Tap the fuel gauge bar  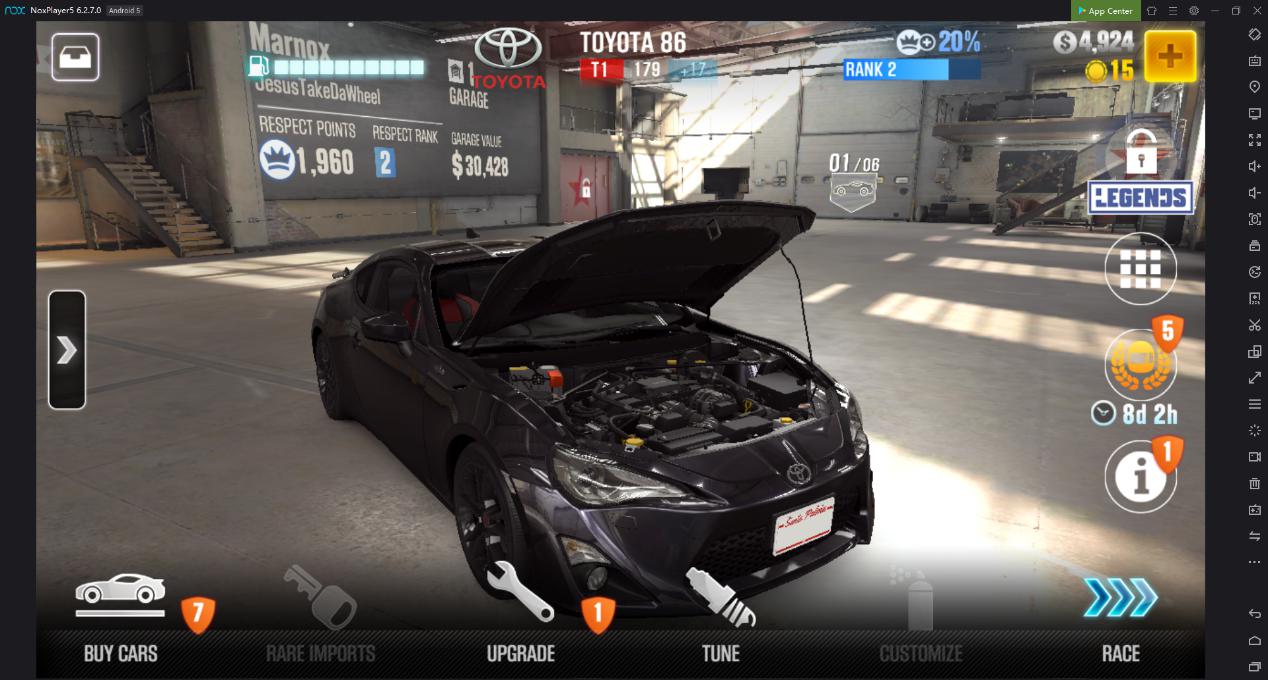(x=338, y=68)
